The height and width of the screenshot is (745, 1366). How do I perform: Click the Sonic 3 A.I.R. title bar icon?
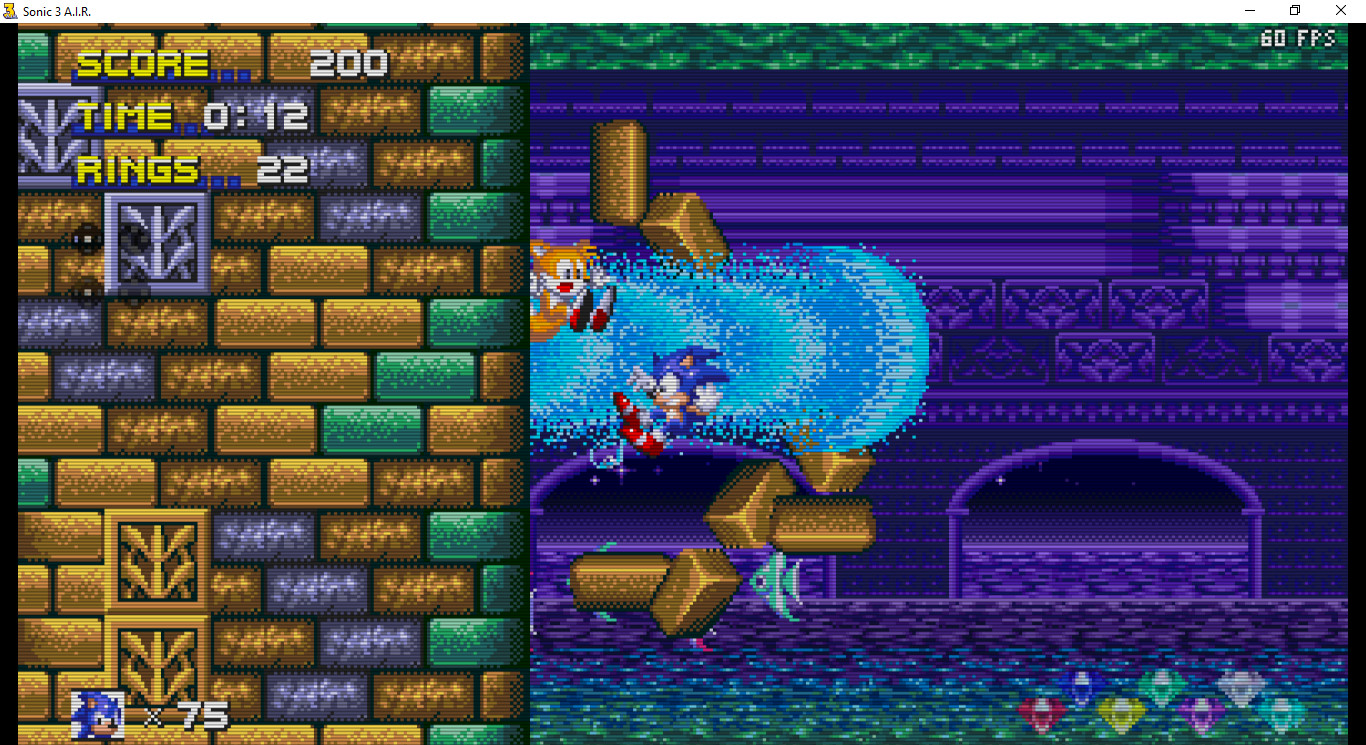tap(8, 9)
